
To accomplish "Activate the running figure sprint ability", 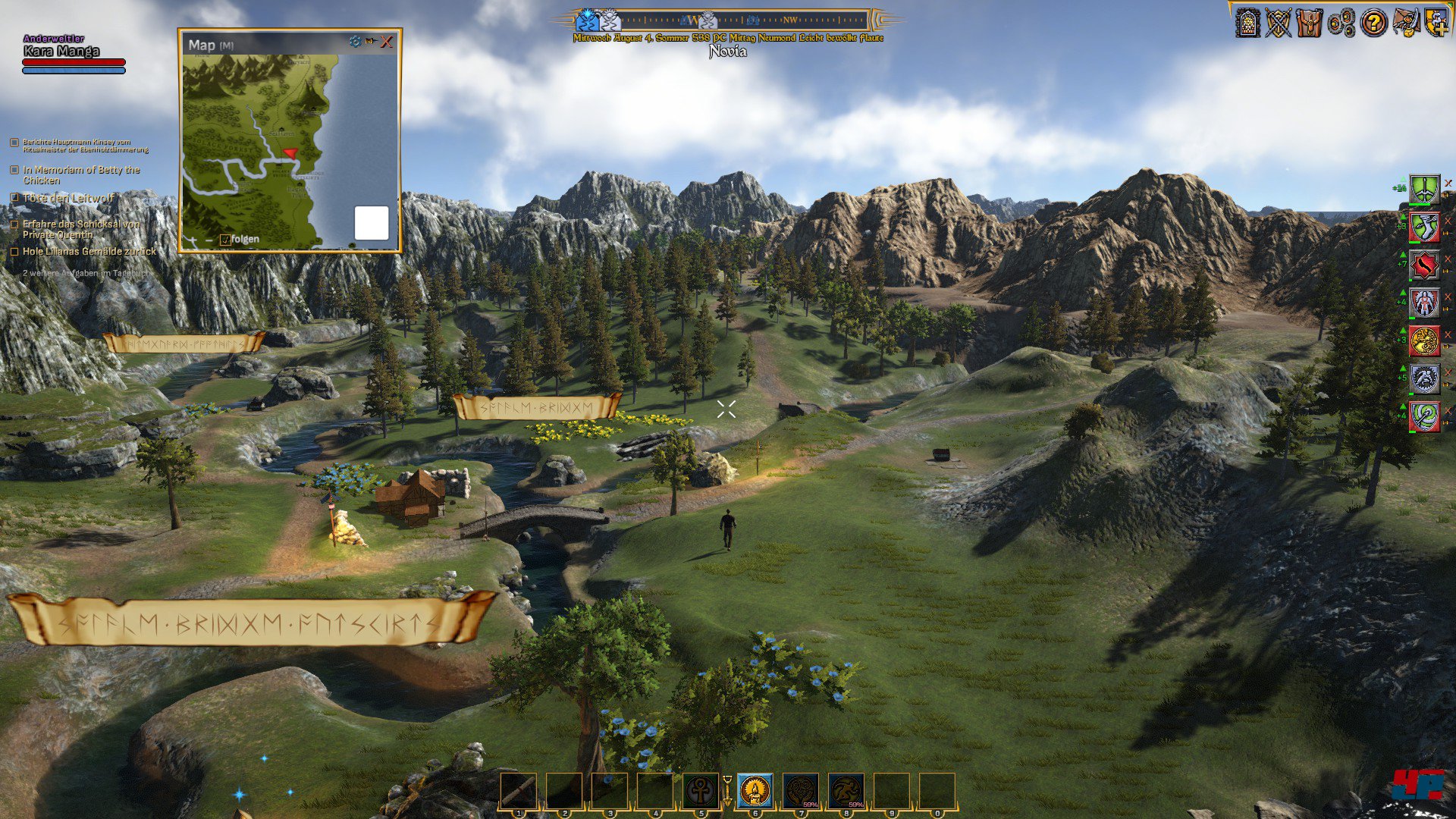I will 846,792.
